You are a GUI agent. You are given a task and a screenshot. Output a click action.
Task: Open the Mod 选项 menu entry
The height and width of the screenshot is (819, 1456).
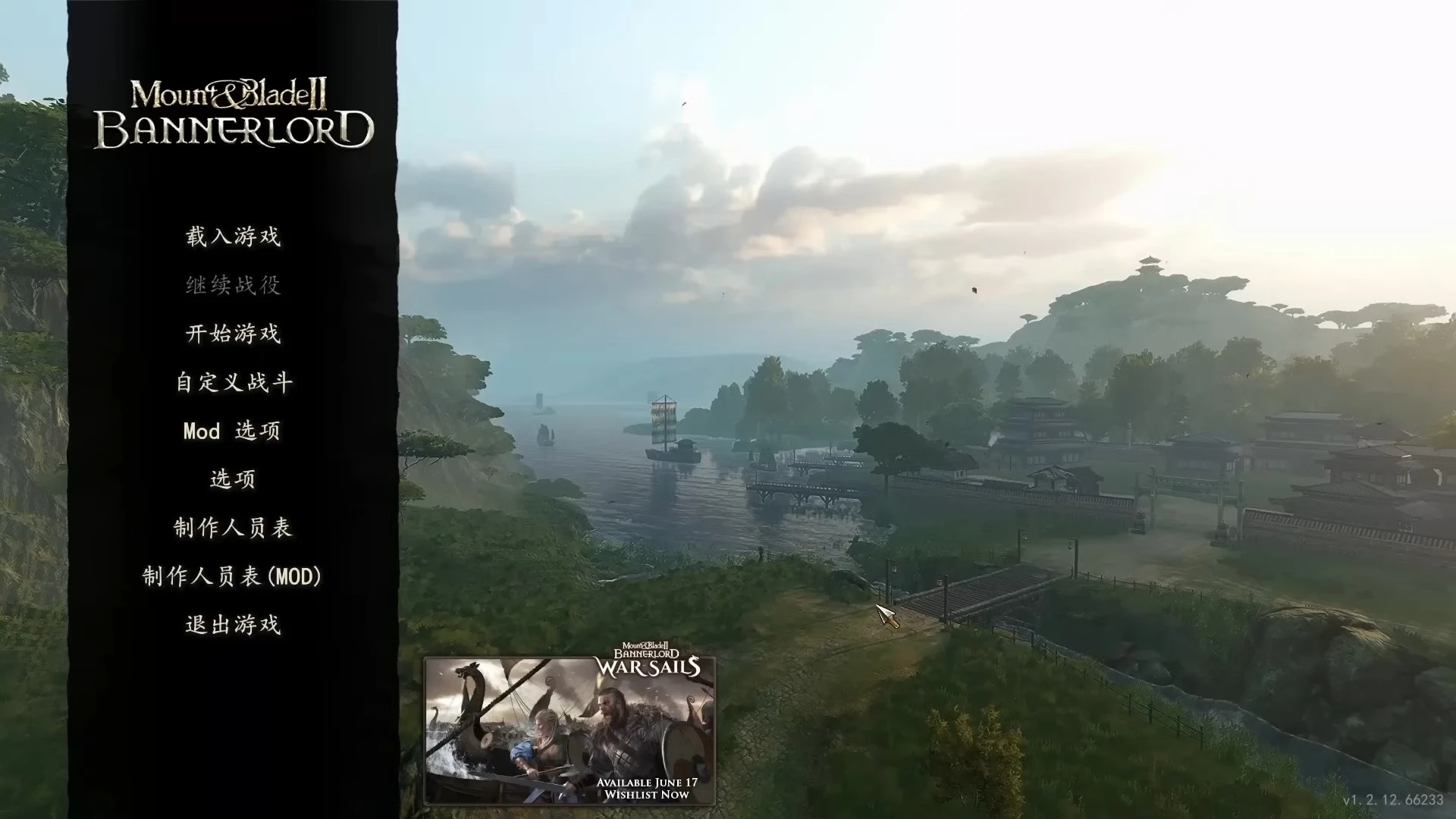231,431
